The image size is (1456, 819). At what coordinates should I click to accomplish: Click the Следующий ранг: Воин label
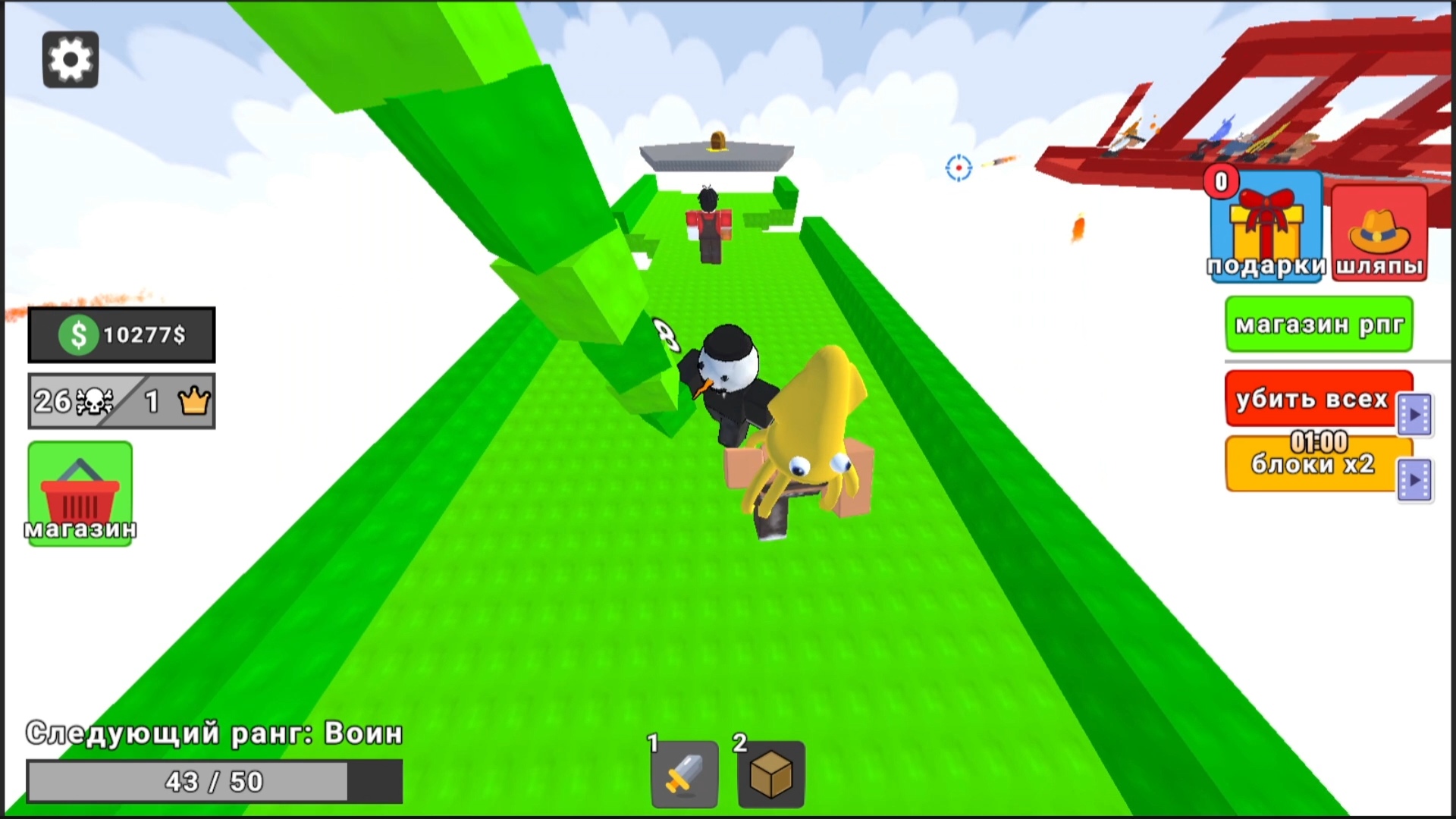coord(215,733)
